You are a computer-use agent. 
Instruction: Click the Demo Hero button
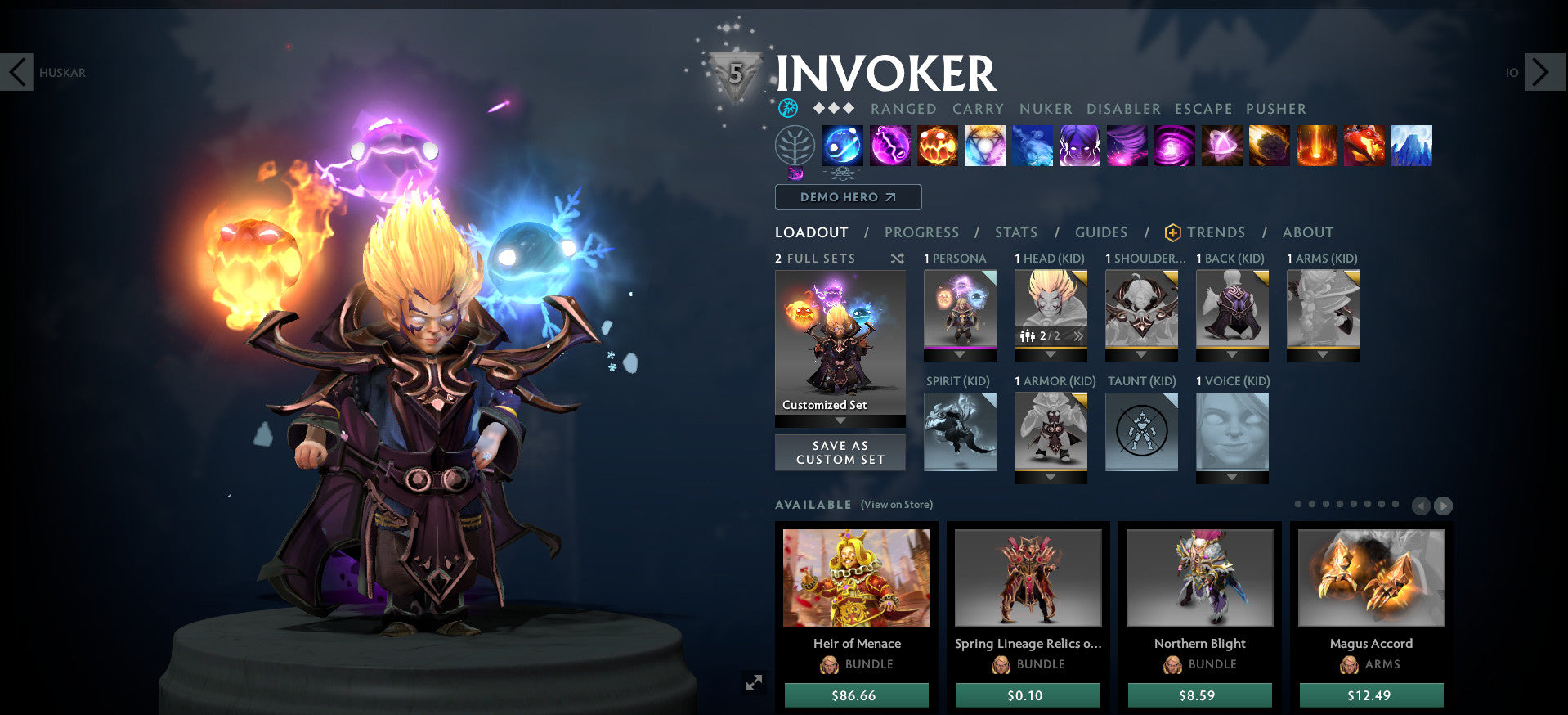click(848, 197)
